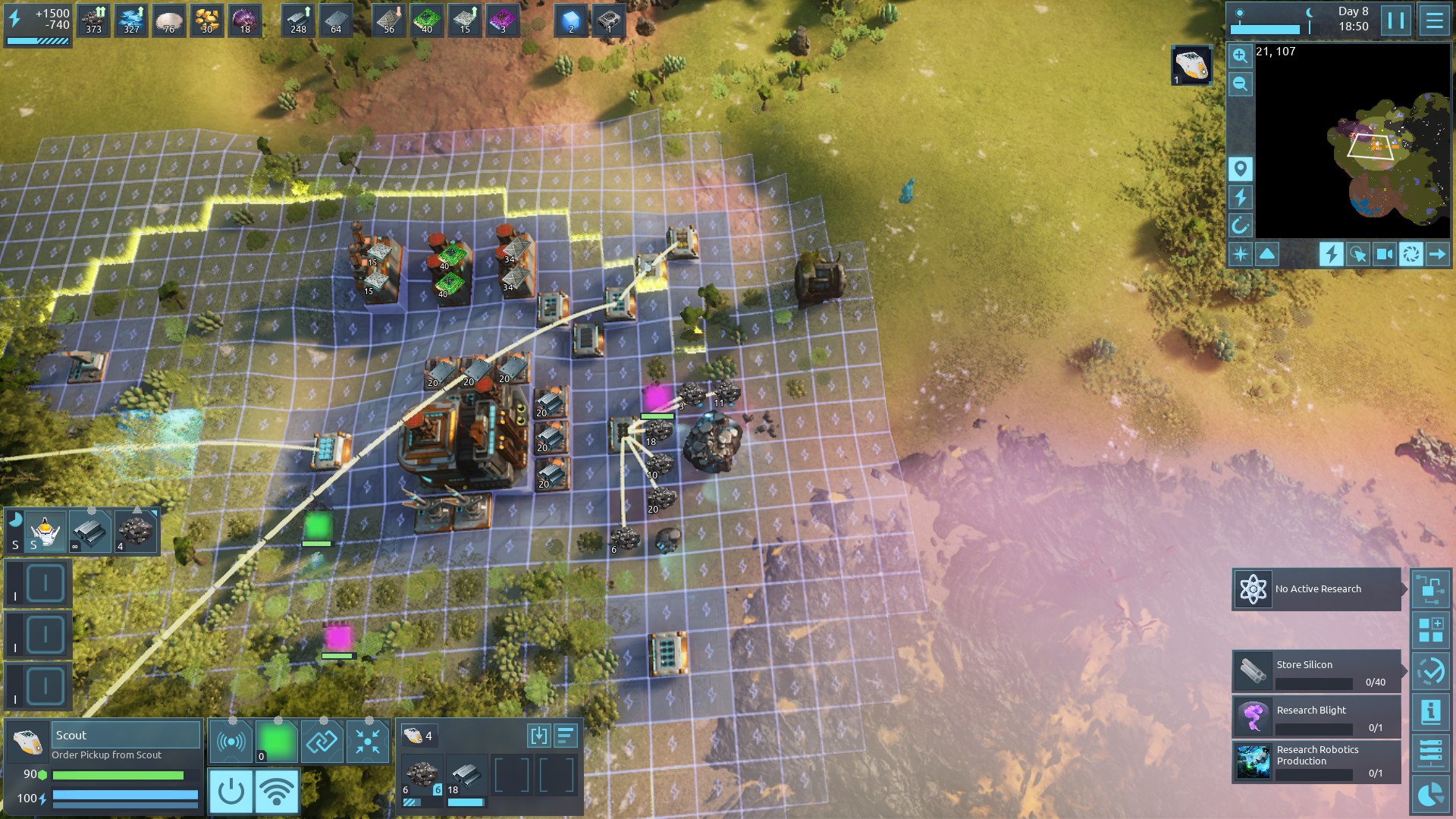
Task: Select the chain link action icon
Action: (x=322, y=741)
